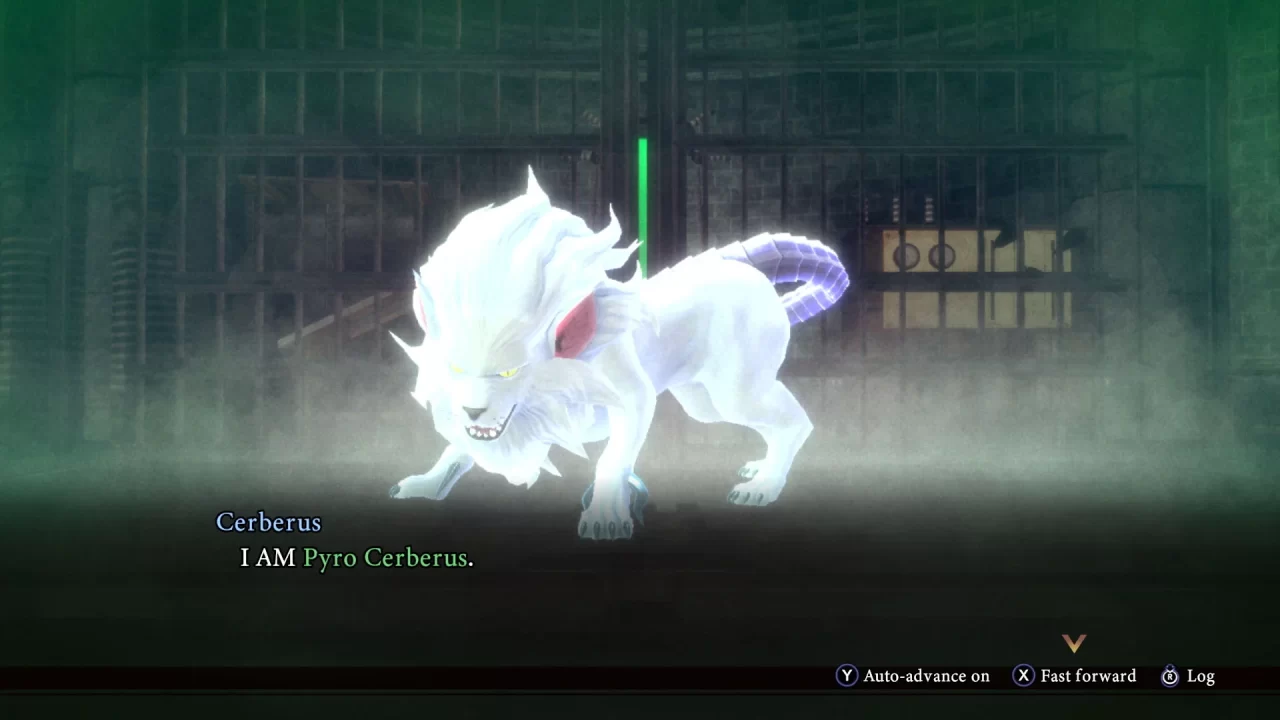Viewport: 1280px width, 720px height.
Task: Open the Log entry in the bottom bar
Action: coord(1199,676)
